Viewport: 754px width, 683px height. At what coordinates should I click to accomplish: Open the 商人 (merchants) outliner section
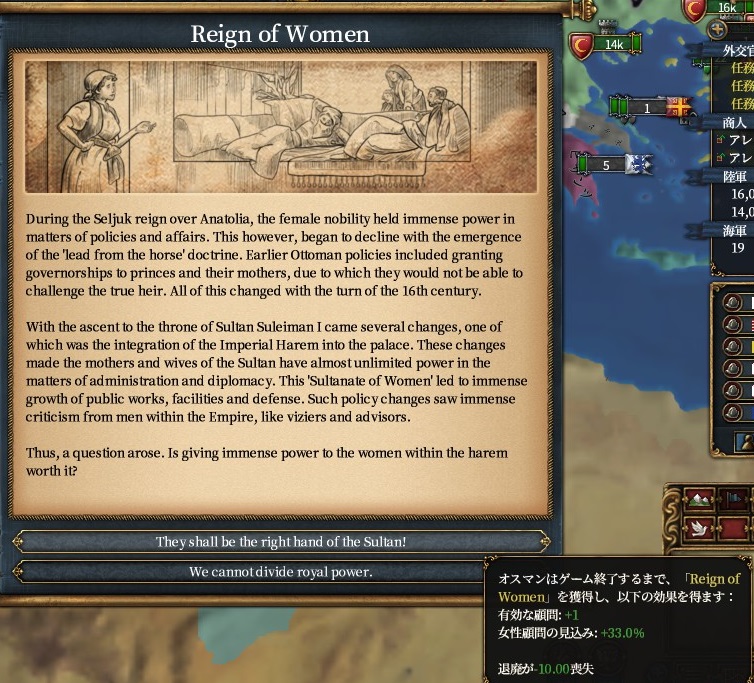pos(735,122)
